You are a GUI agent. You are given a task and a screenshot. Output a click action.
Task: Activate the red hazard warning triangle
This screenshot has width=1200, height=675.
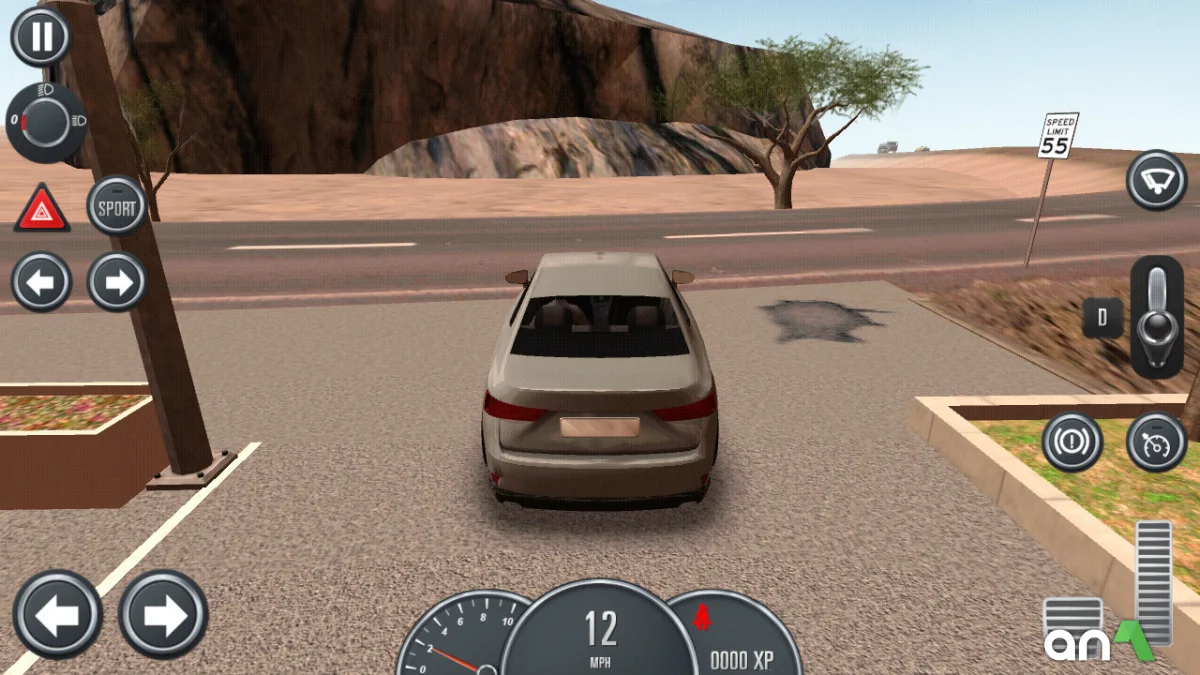click(41, 208)
